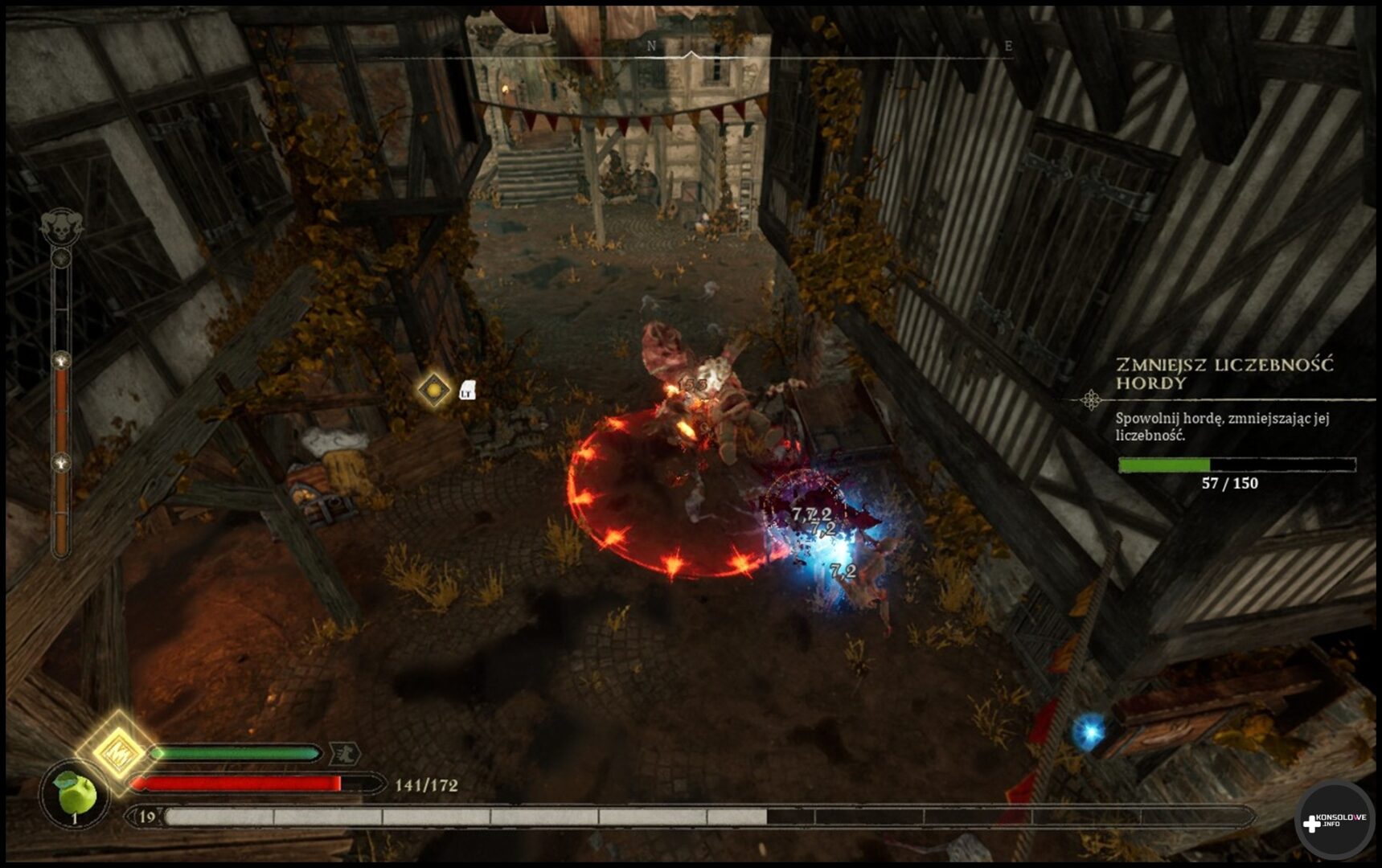This screenshot has height=868, width=1382.
Task: Select the yellow diamond objective marker
Action: pos(434,391)
